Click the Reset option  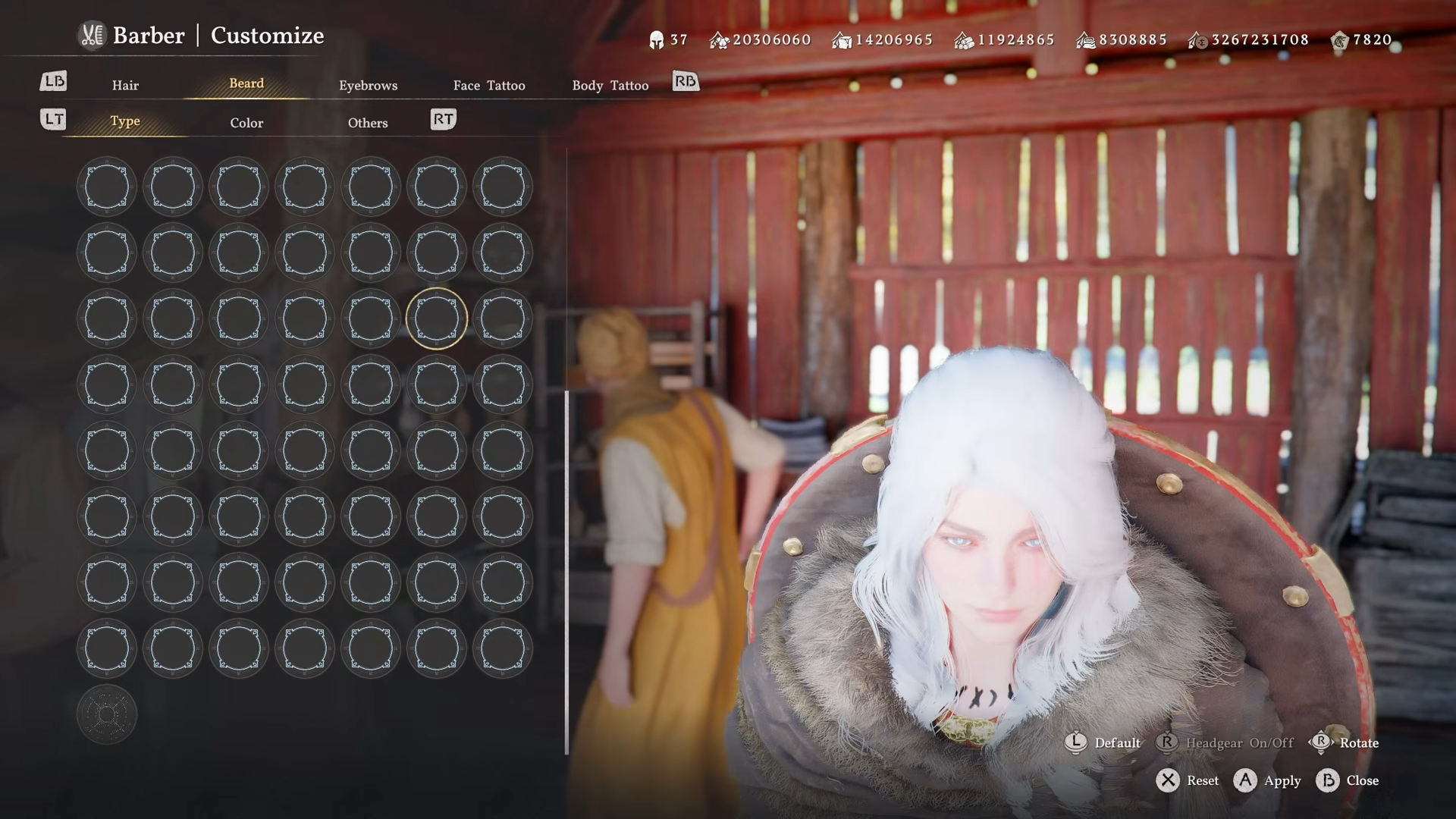(1188, 780)
